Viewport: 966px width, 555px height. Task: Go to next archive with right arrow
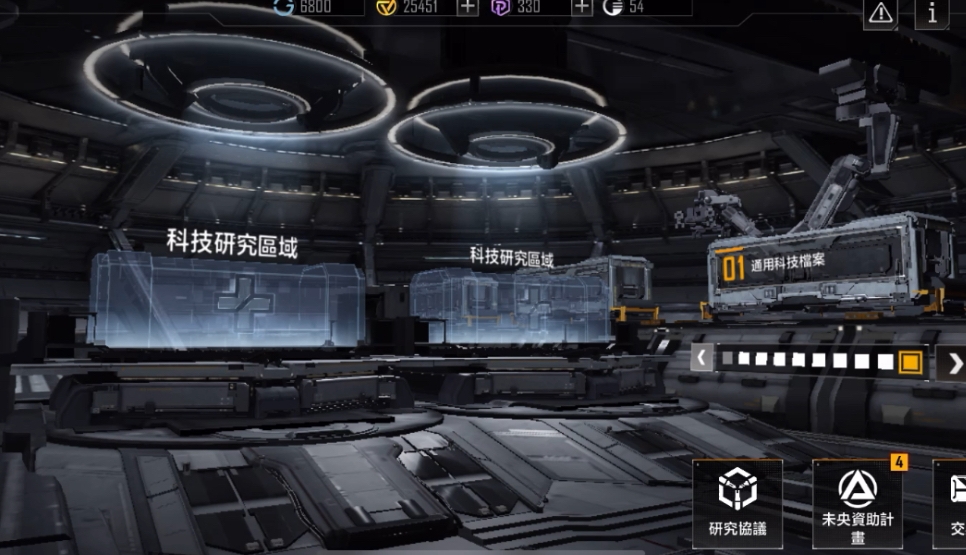point(954,361)
